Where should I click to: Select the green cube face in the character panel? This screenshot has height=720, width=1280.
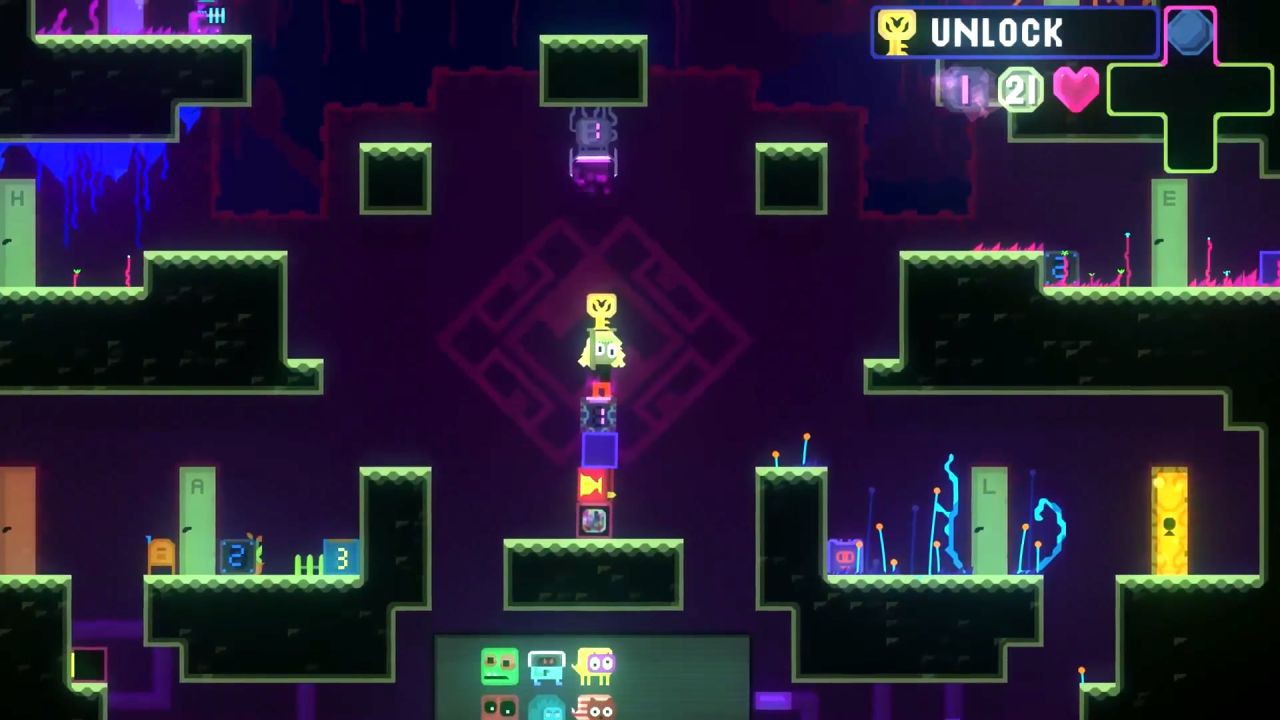pos(501,666)
